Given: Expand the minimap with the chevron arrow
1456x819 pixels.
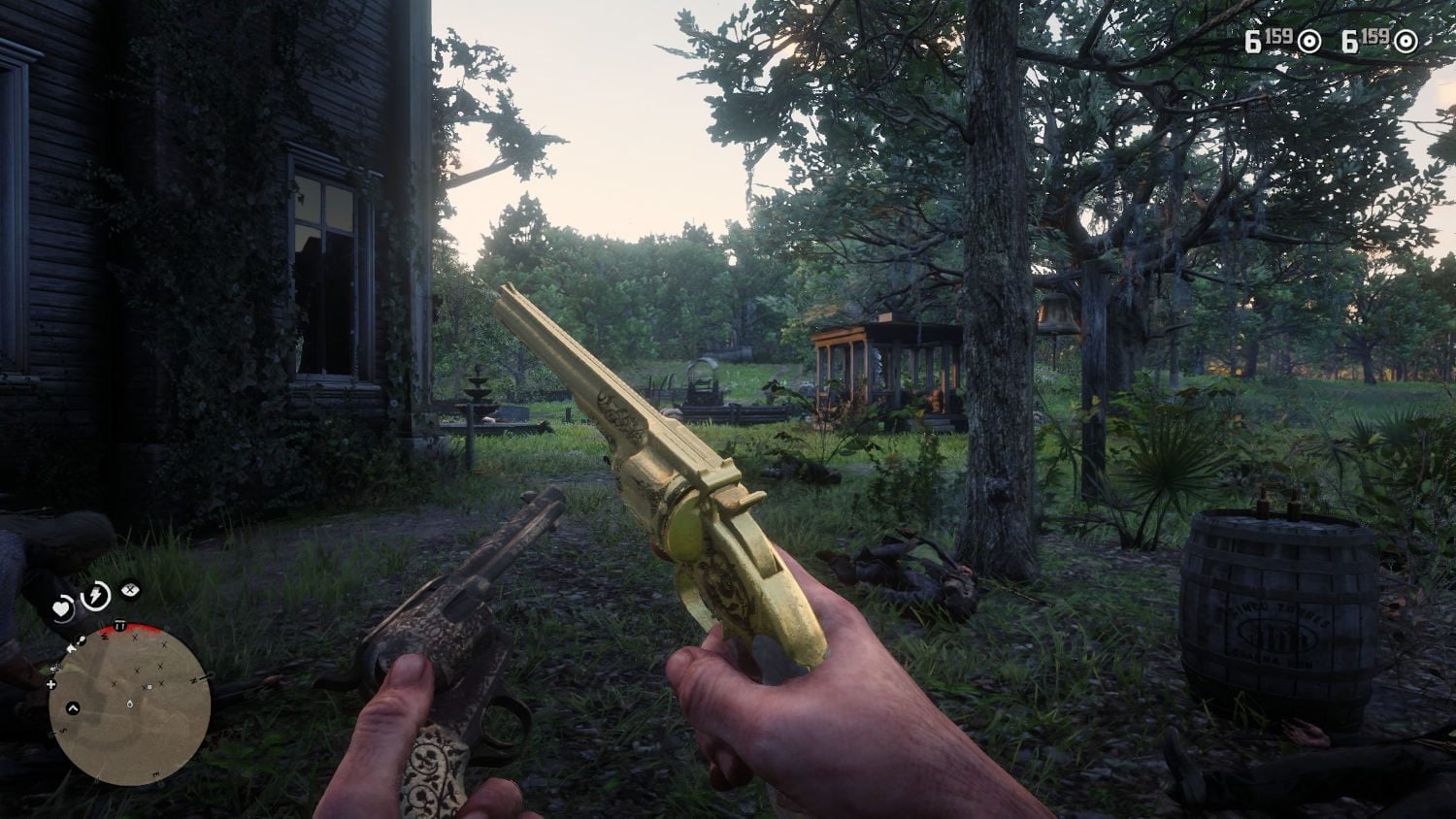Looking at the screenshot, I should click(72, 708).
